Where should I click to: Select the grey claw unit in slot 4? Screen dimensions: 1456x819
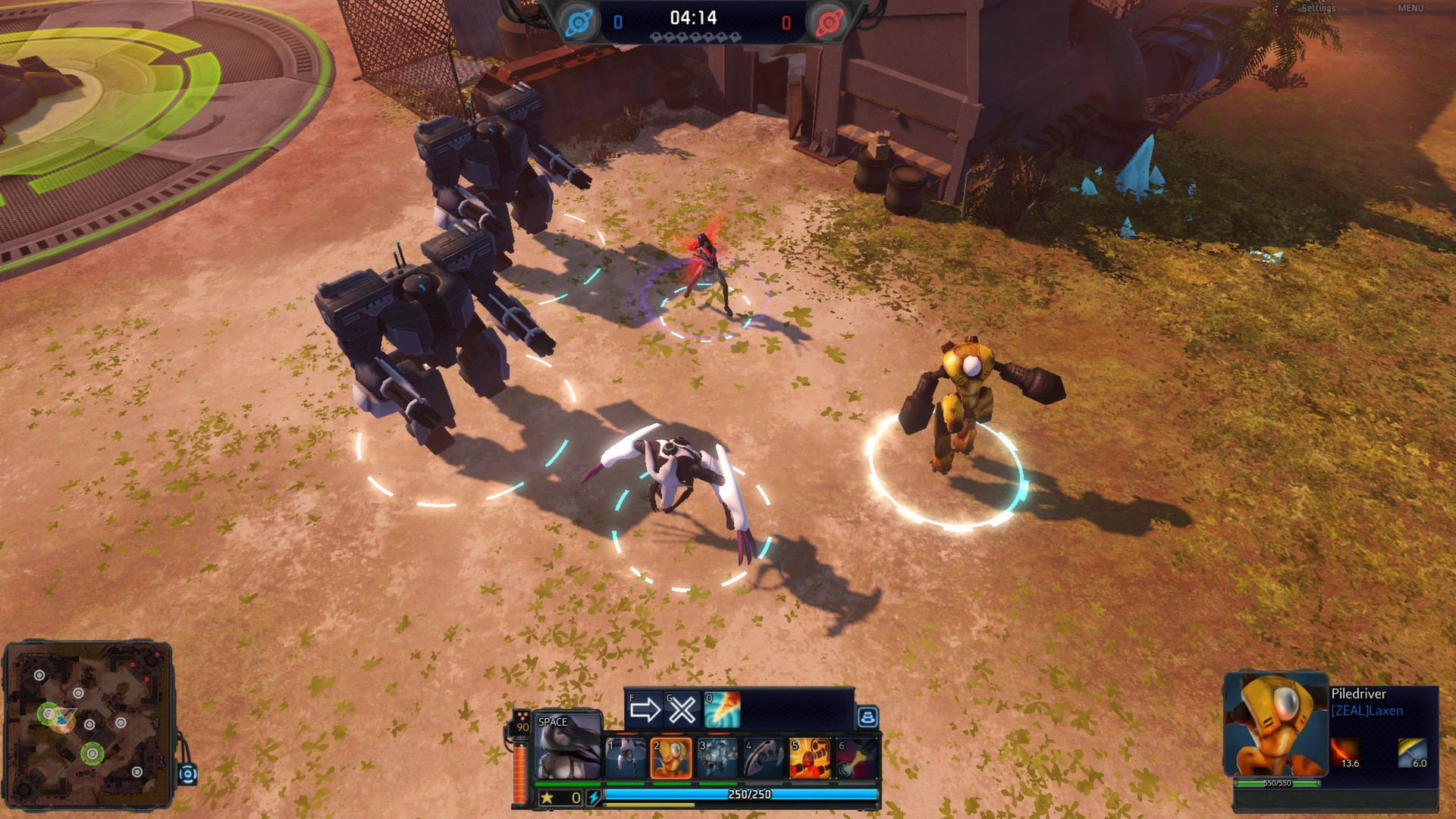point(764,758)
